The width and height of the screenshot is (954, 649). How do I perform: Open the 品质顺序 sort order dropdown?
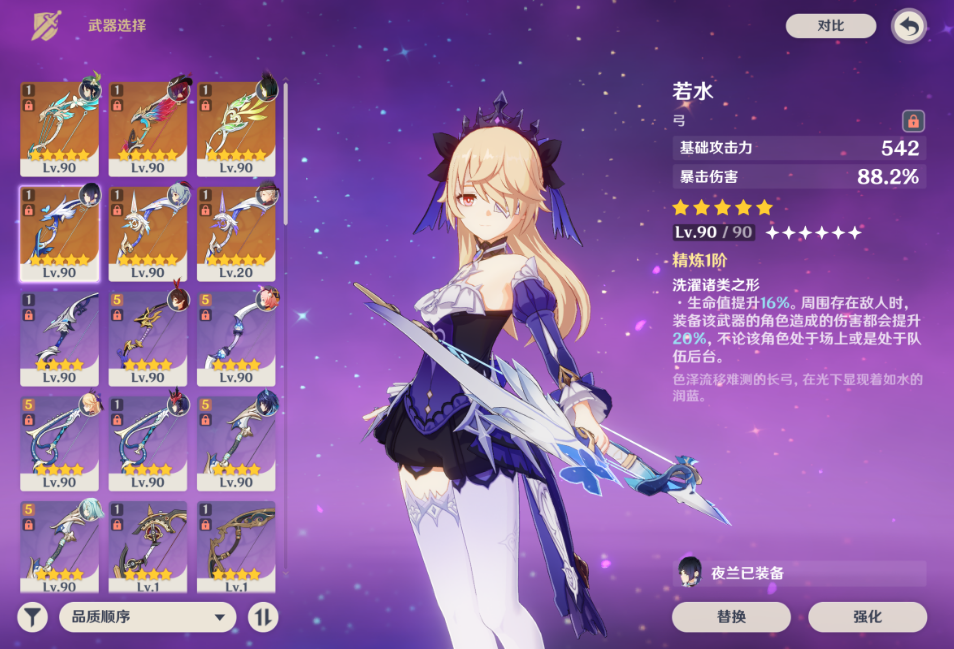[147, 616]
